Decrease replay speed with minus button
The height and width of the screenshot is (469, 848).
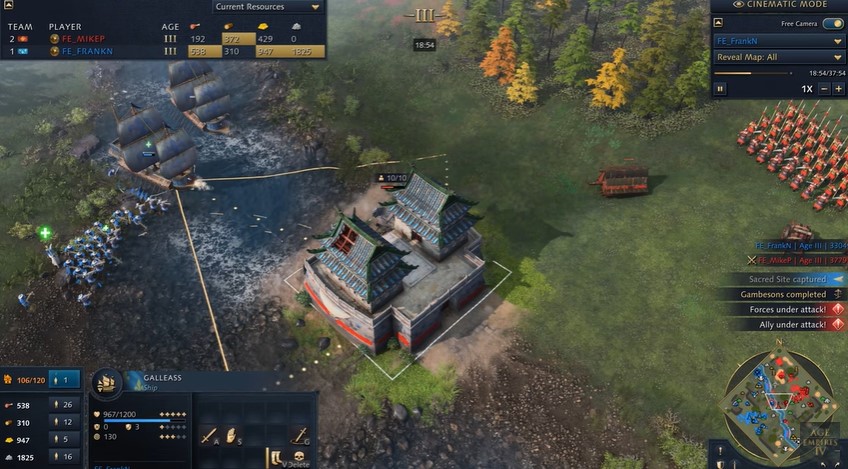click(824, 89)
